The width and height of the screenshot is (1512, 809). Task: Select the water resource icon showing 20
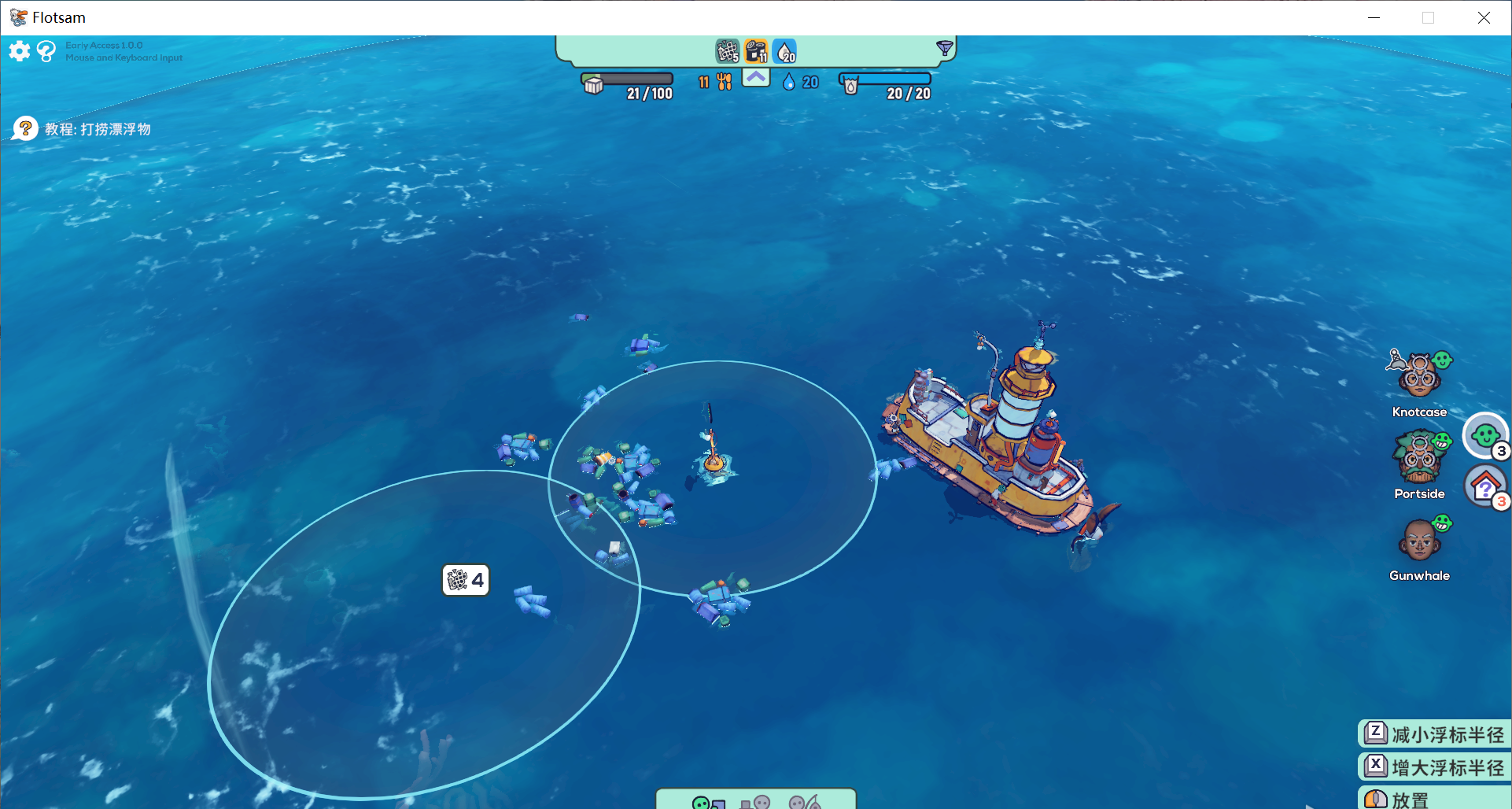pyautogui.click(x=785, y=51)
